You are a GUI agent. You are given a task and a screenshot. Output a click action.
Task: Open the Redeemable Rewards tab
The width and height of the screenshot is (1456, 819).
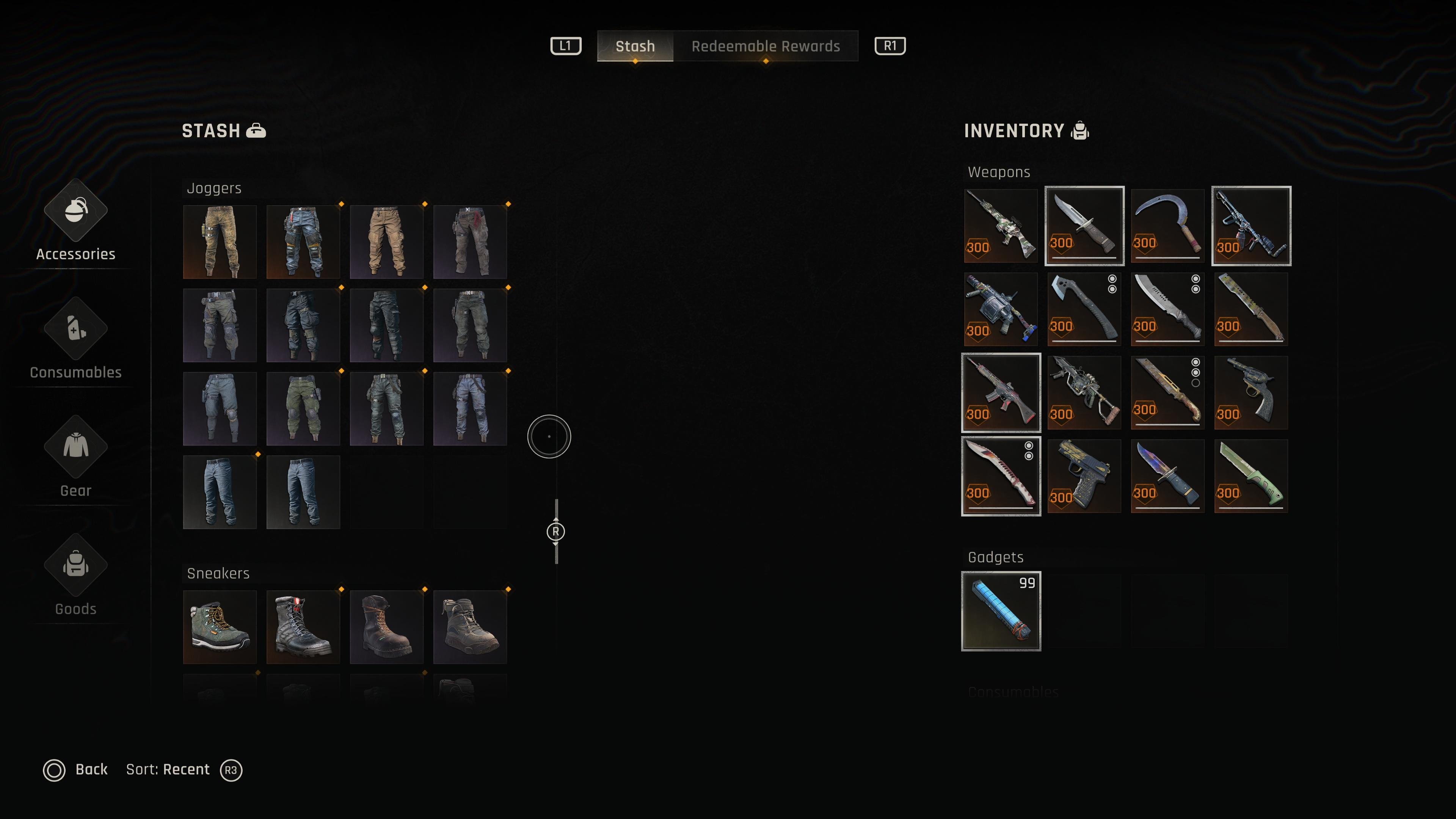point(765,46)
